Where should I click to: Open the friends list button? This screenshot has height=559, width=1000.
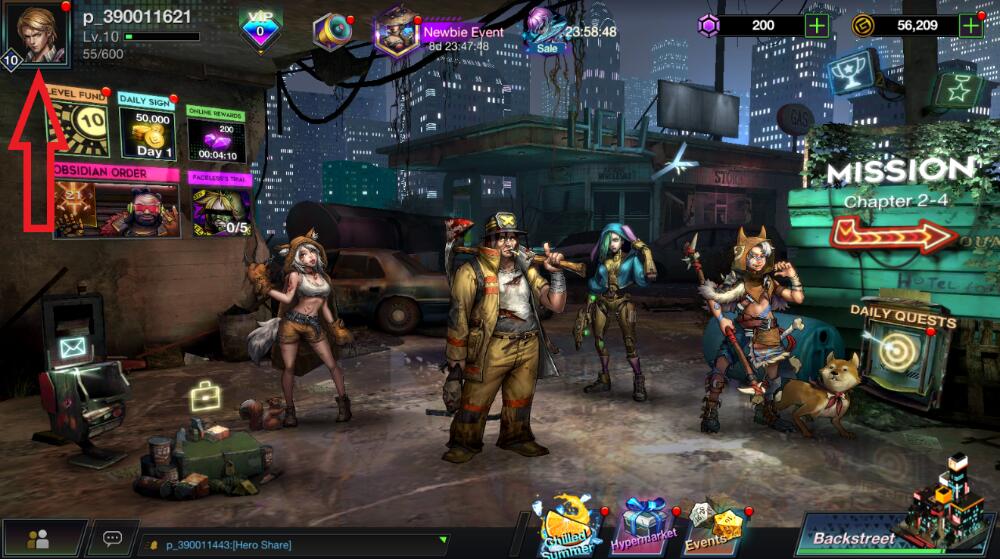(x=40, y=539)
